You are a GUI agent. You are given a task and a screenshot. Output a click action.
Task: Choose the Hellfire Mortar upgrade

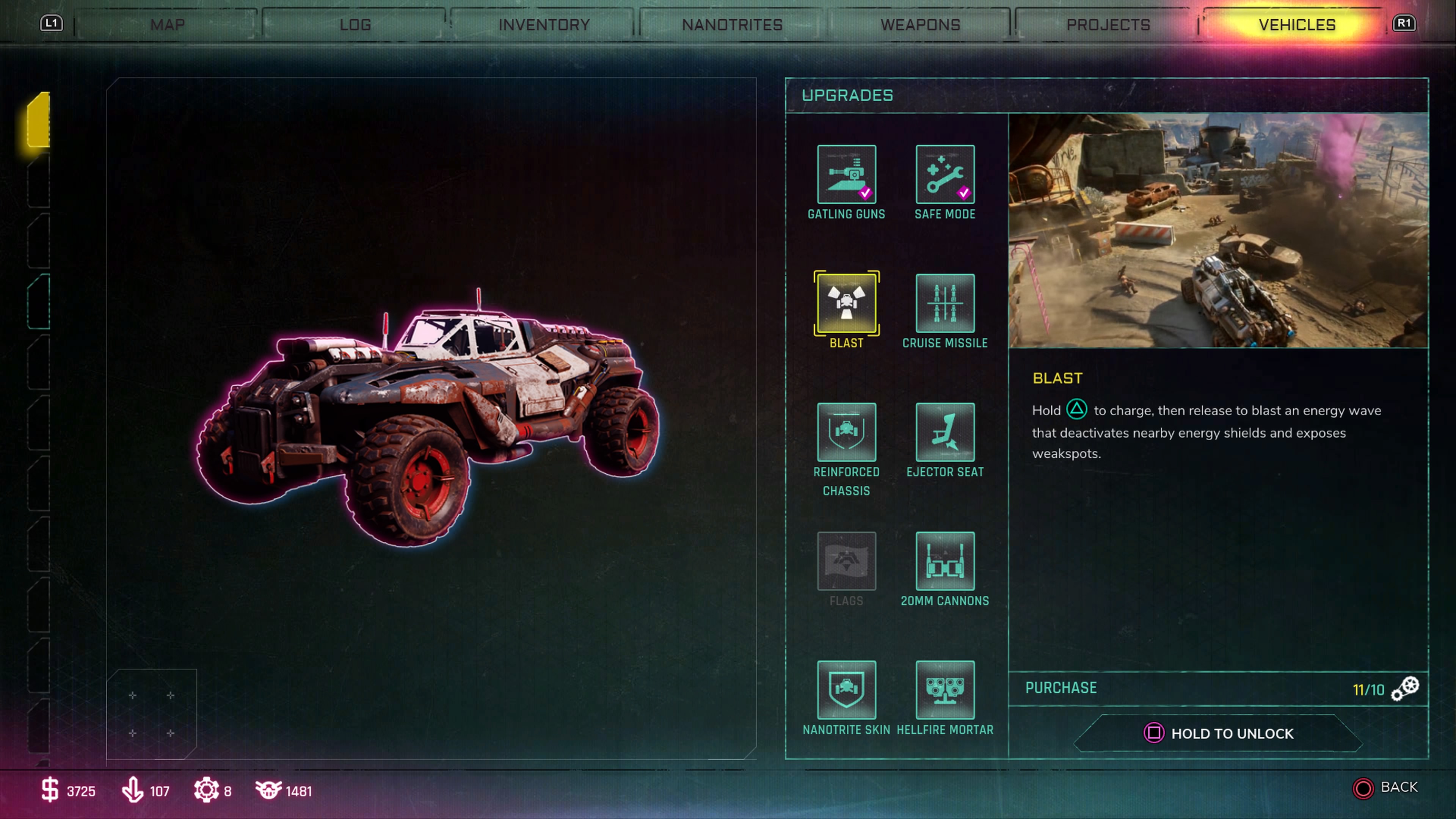945,690
